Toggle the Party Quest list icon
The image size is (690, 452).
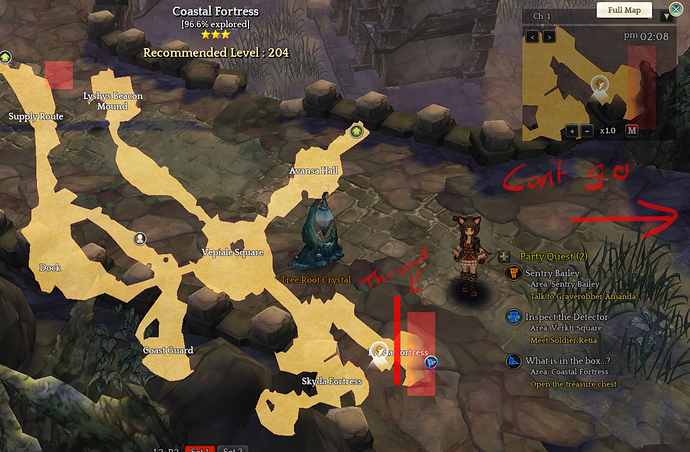[510, 256]
